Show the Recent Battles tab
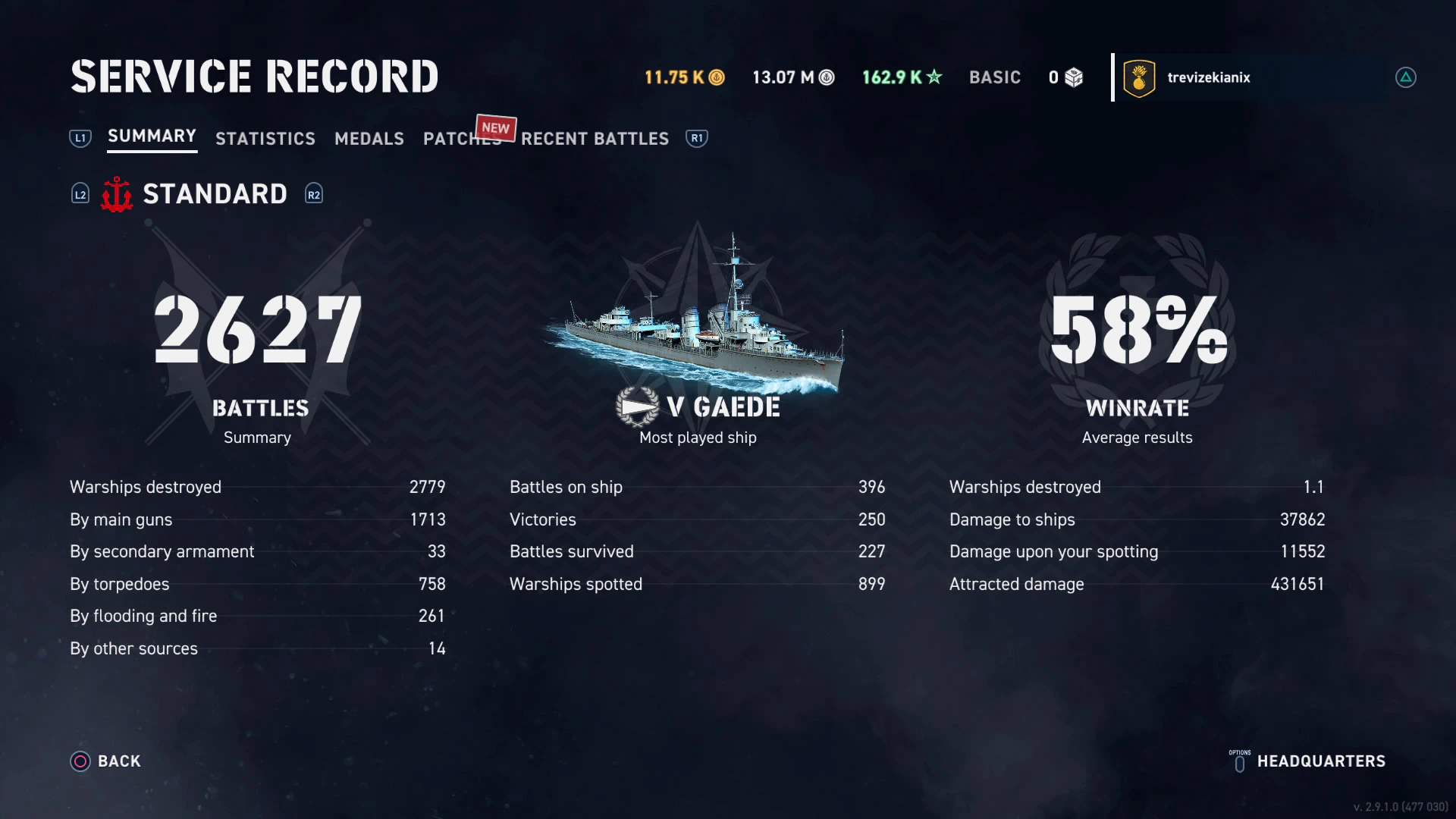 595,139
